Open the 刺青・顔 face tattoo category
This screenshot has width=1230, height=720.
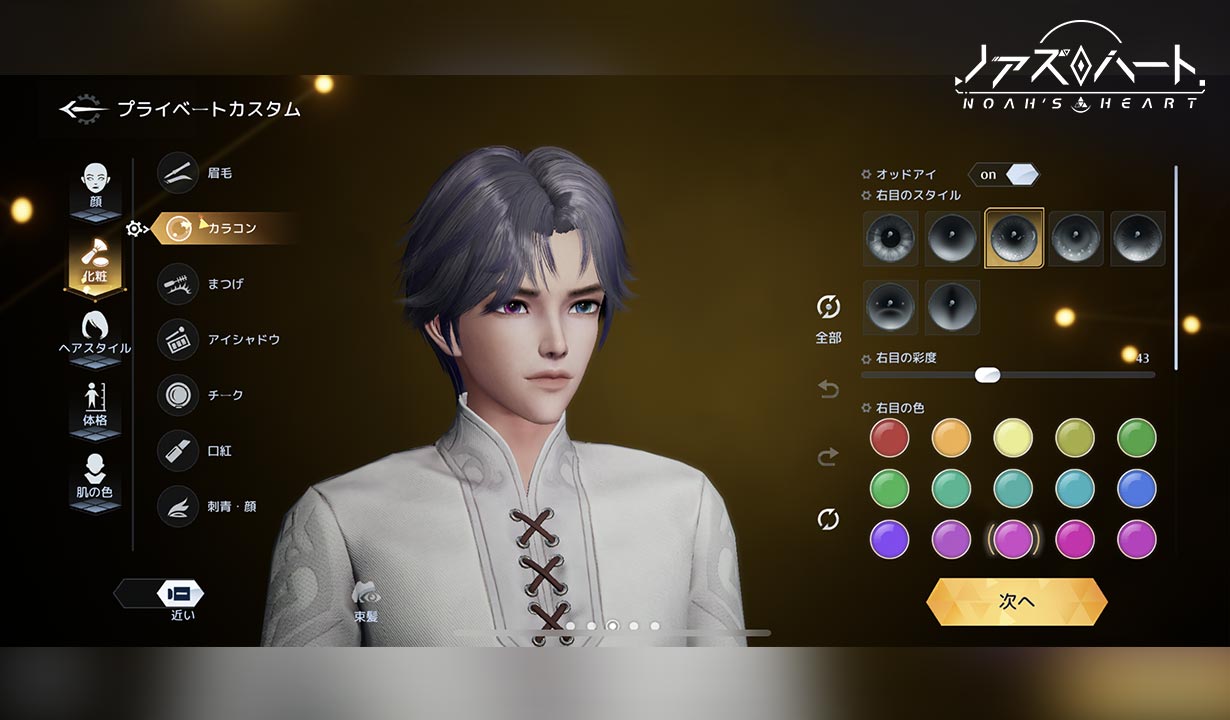point(178,507)
